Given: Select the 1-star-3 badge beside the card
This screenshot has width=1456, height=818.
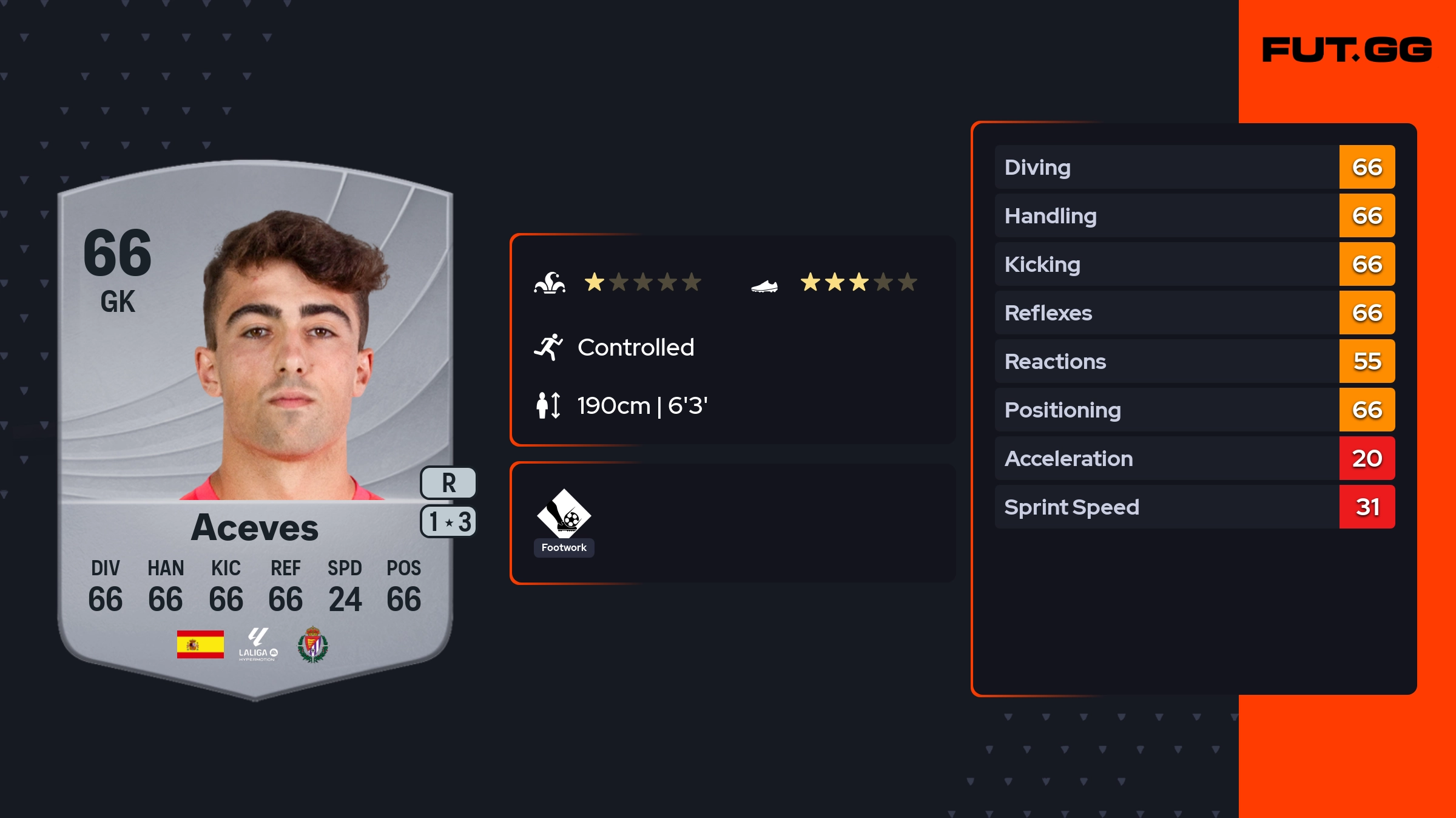Looking at the screenshot, I should (448, 522).
